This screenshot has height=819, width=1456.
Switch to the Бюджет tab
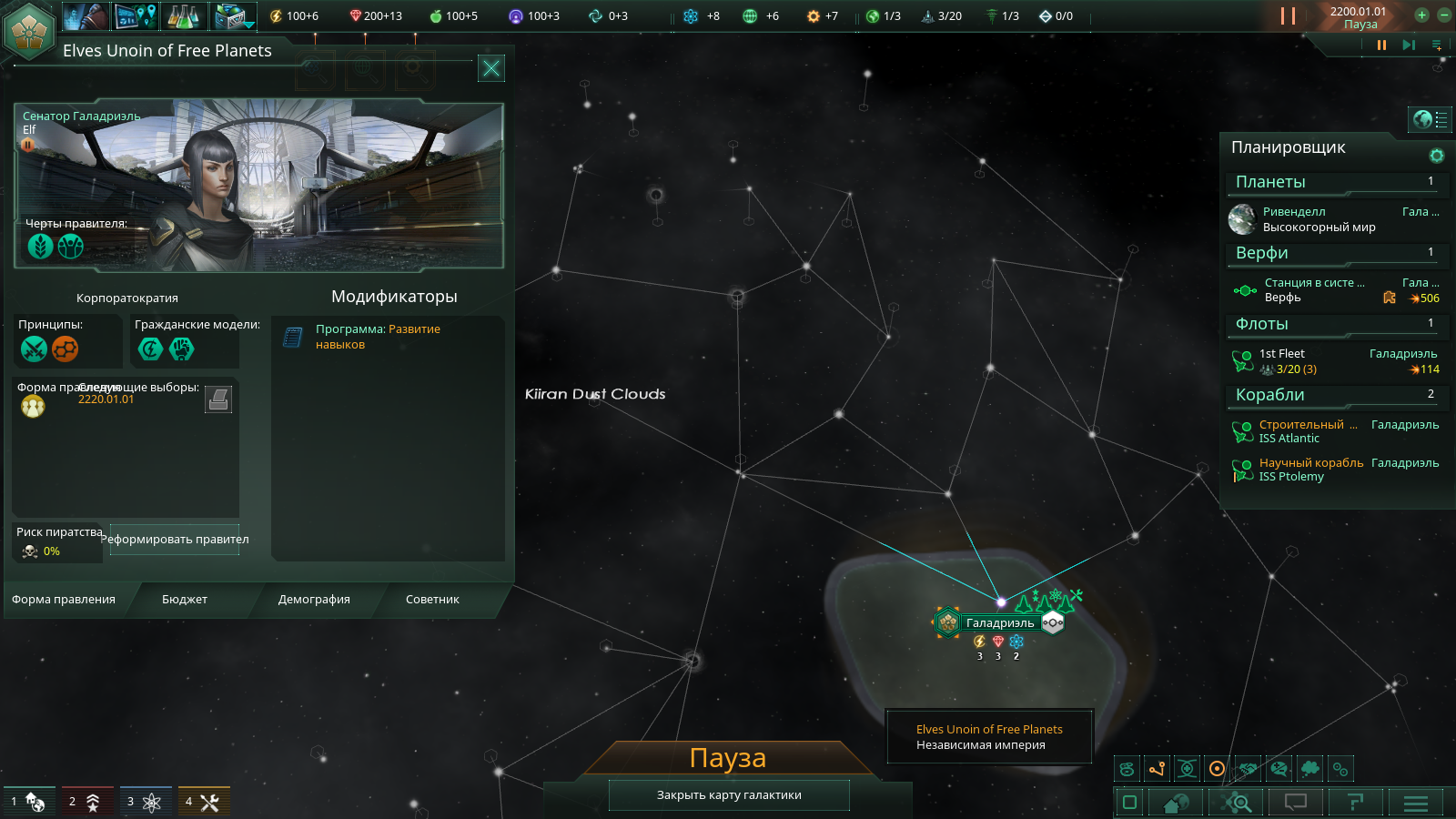coord(185,599)
